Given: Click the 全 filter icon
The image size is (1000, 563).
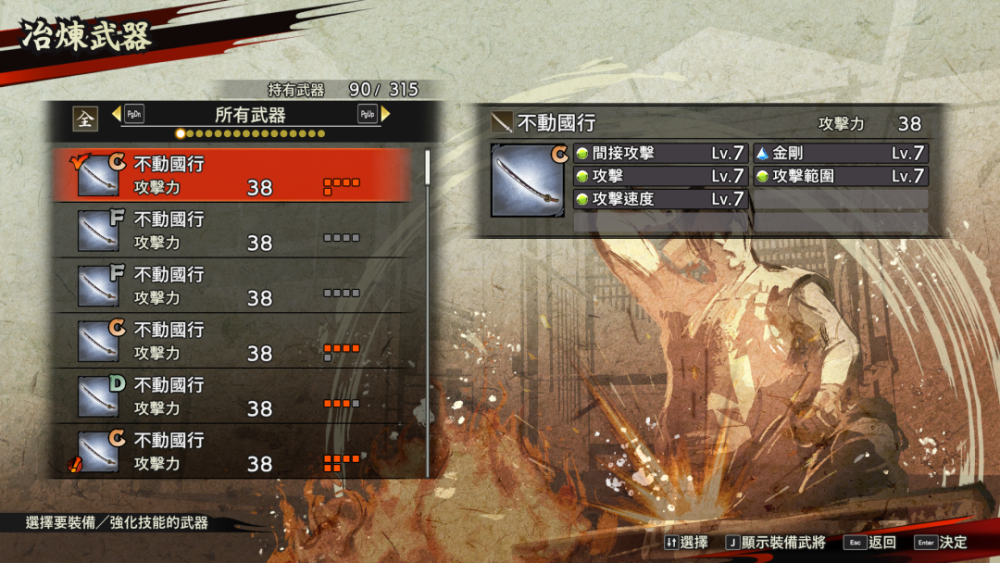Looking at the screenshot, I should point(85,117).
